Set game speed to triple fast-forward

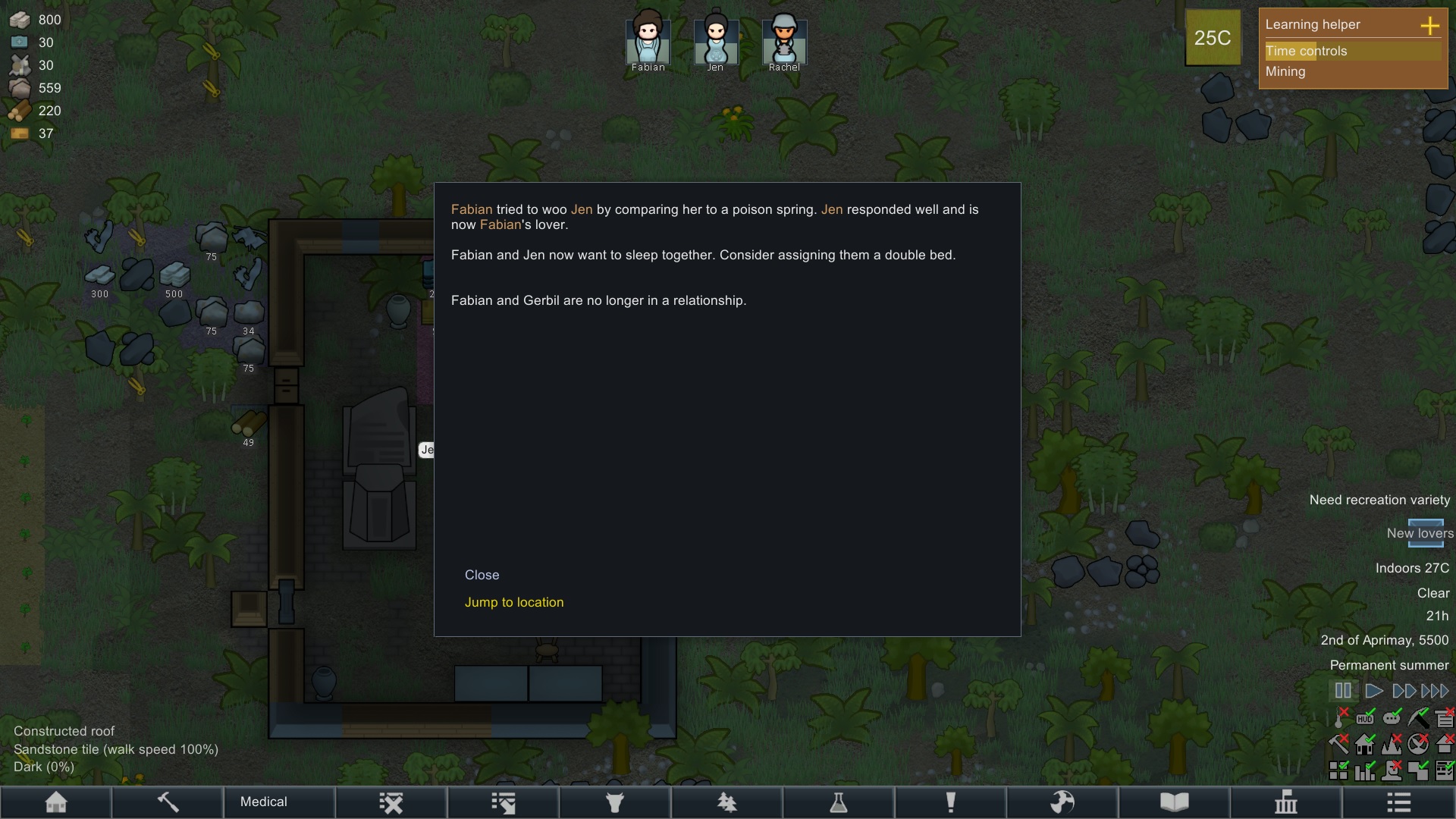pos(1435,691)
